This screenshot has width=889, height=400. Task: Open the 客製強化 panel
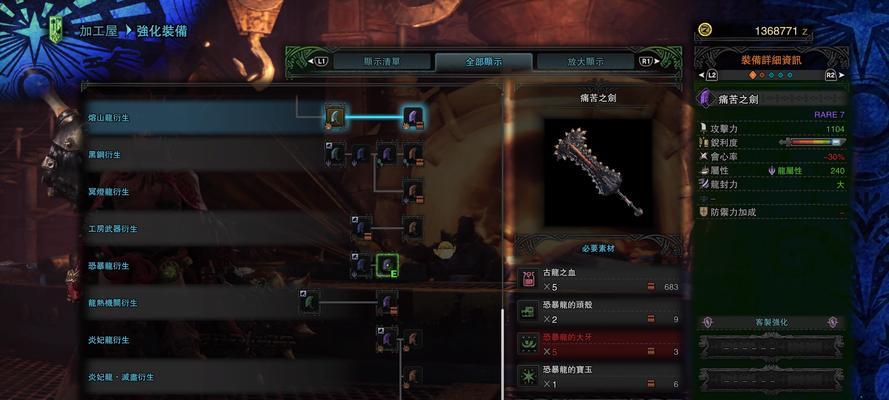tap(770, 323)
